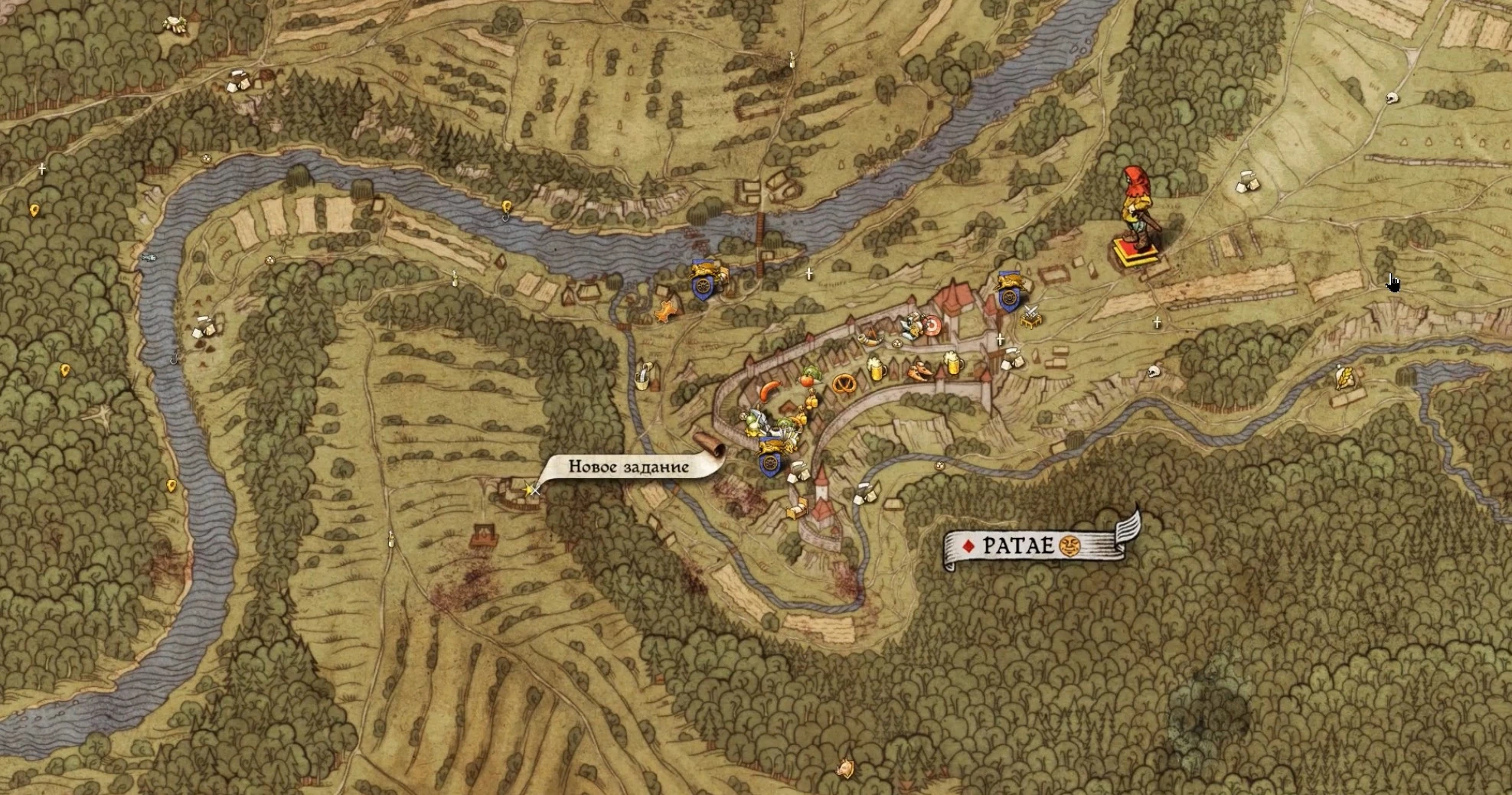Select the orange hide tanner marker

pyautogui.click(x=665, y=311)
